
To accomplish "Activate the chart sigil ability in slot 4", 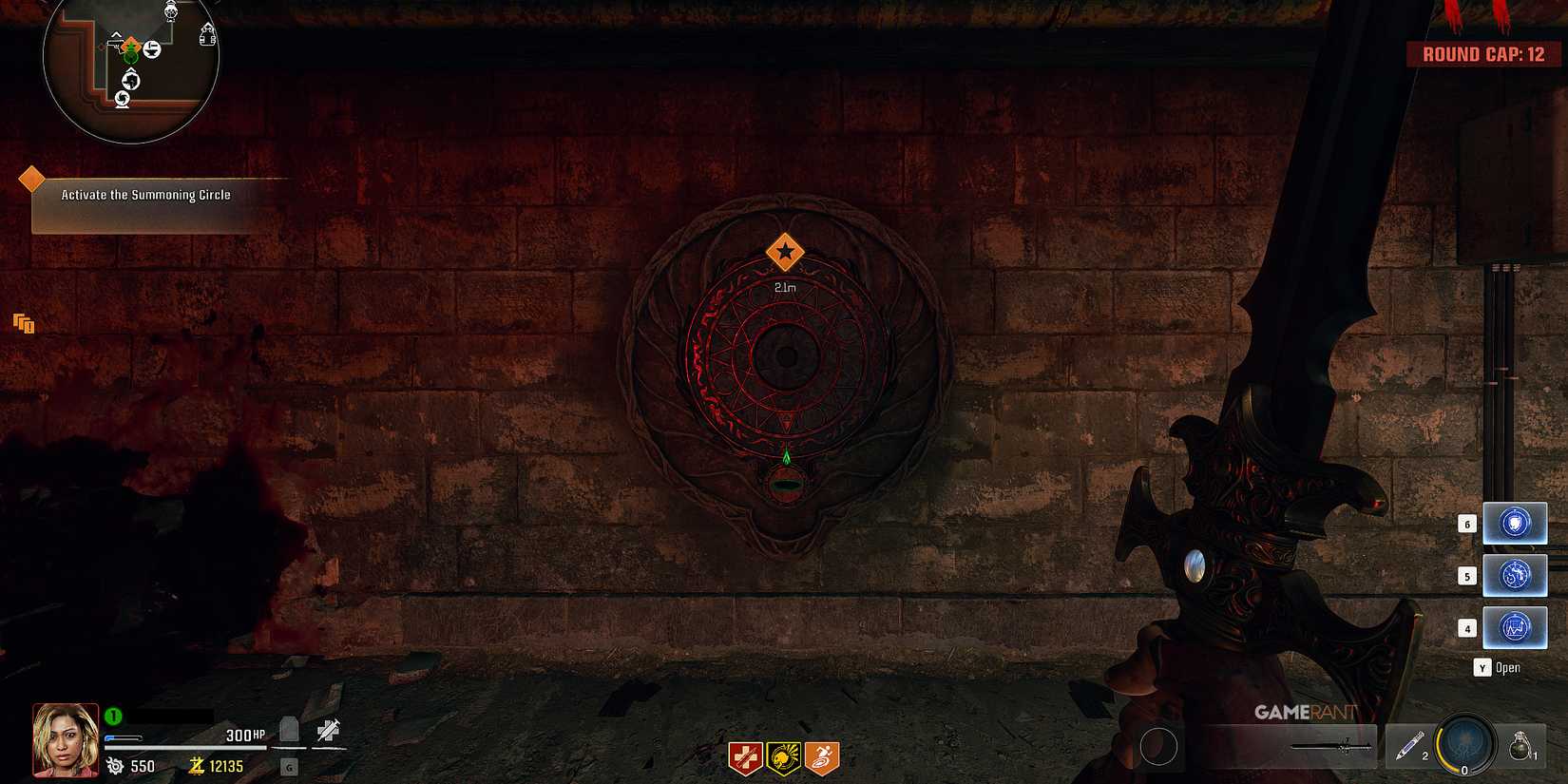I will point(1515,626).
